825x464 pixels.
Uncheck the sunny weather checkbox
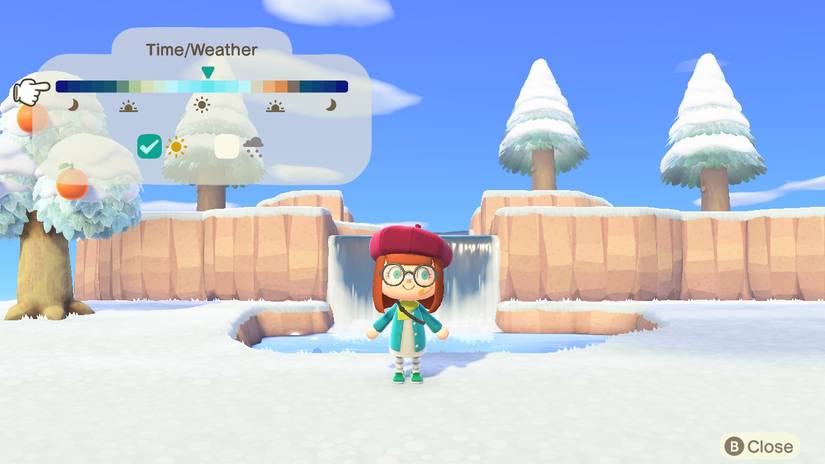click(x=149, y=147)
